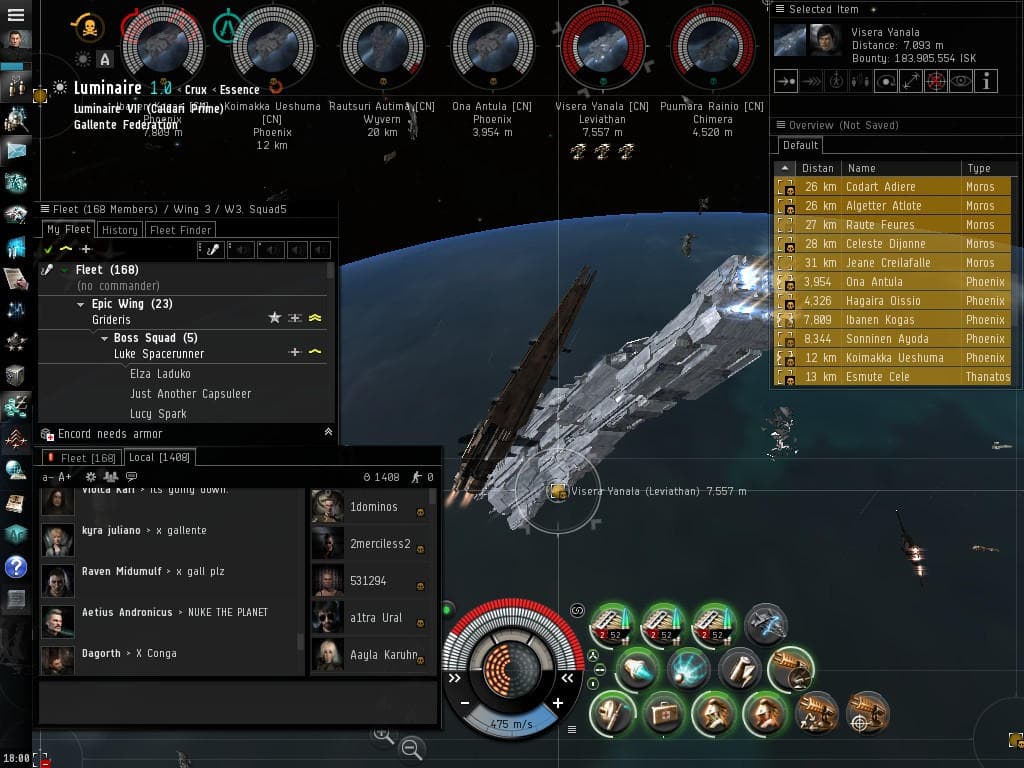Sort the overview by the Name column
Screen dimensions: 1024x768
pyautogui.click(x=899, y=168)
